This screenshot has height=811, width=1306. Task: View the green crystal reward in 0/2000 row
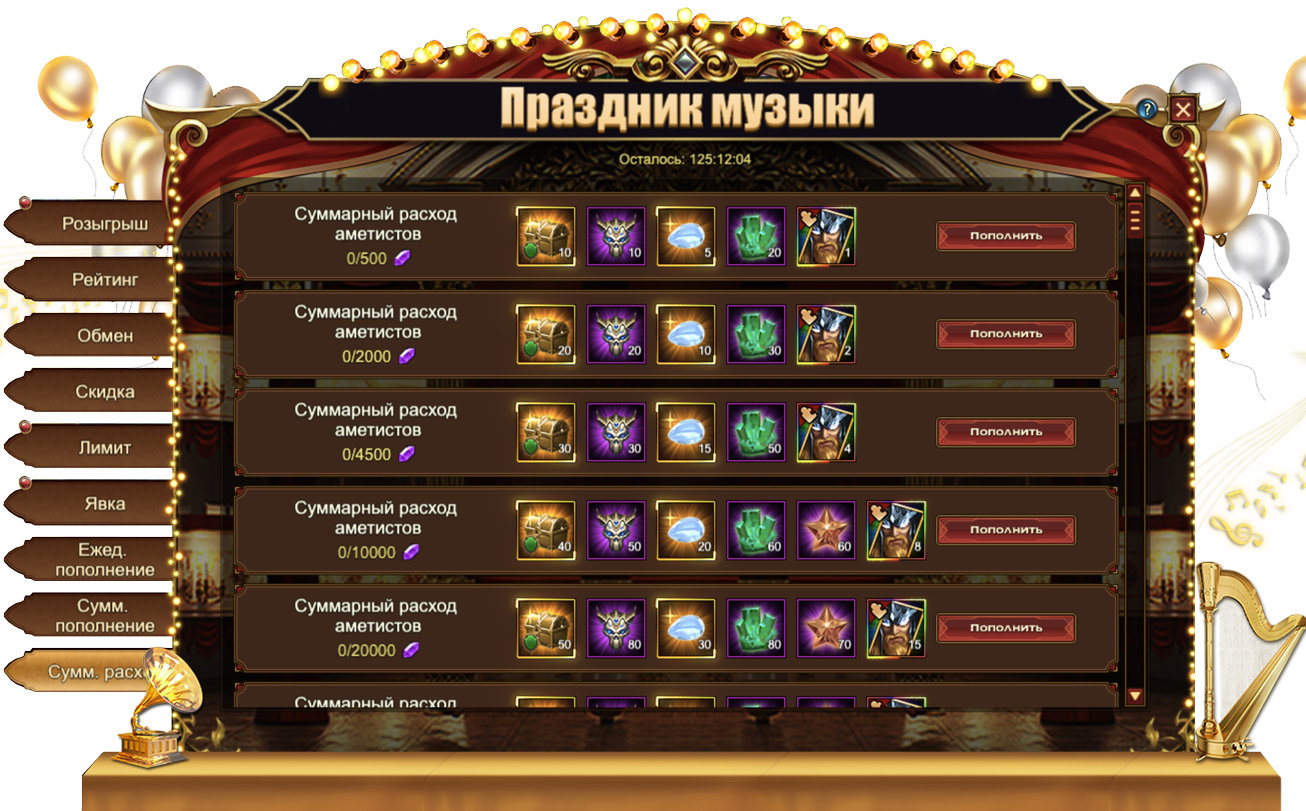tap(756, 334)
